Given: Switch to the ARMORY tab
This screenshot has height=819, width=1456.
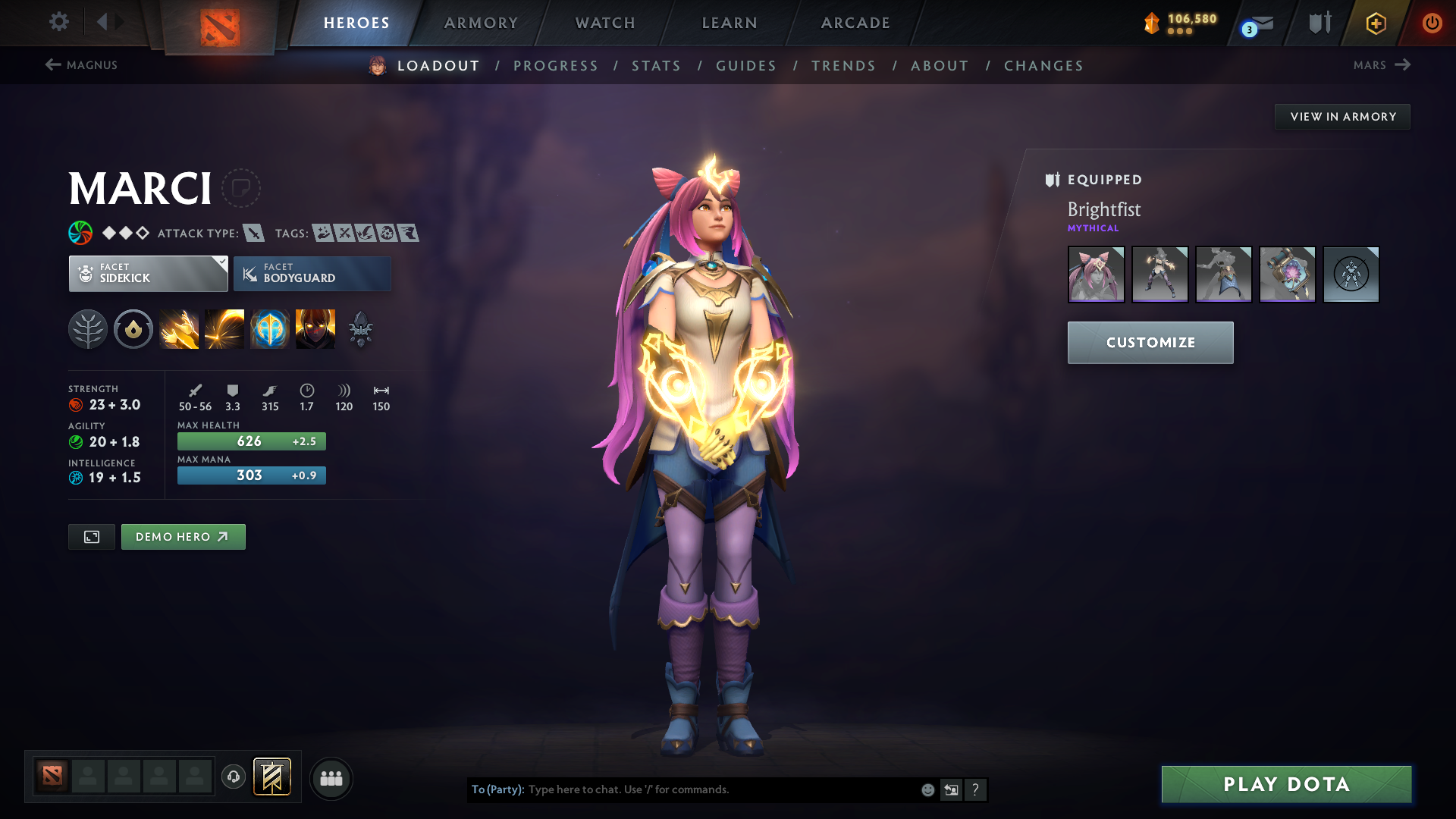Looking at the screenshot, I should [481, 23].
